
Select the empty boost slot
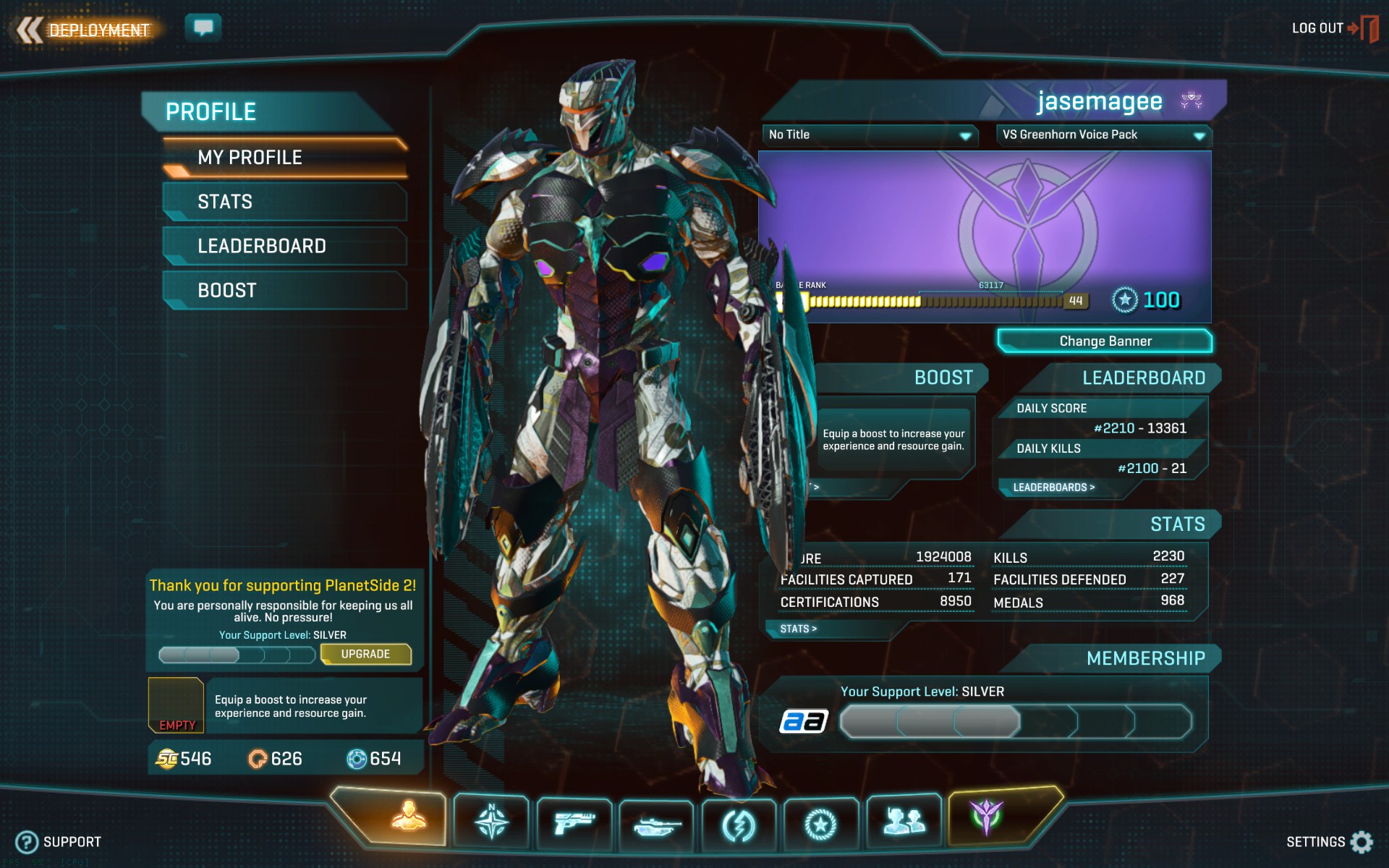(176, 705)
